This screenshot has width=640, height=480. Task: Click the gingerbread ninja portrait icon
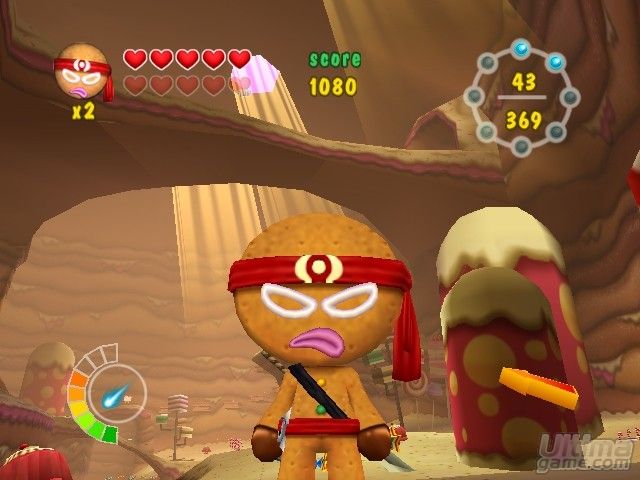click(82, 72)
